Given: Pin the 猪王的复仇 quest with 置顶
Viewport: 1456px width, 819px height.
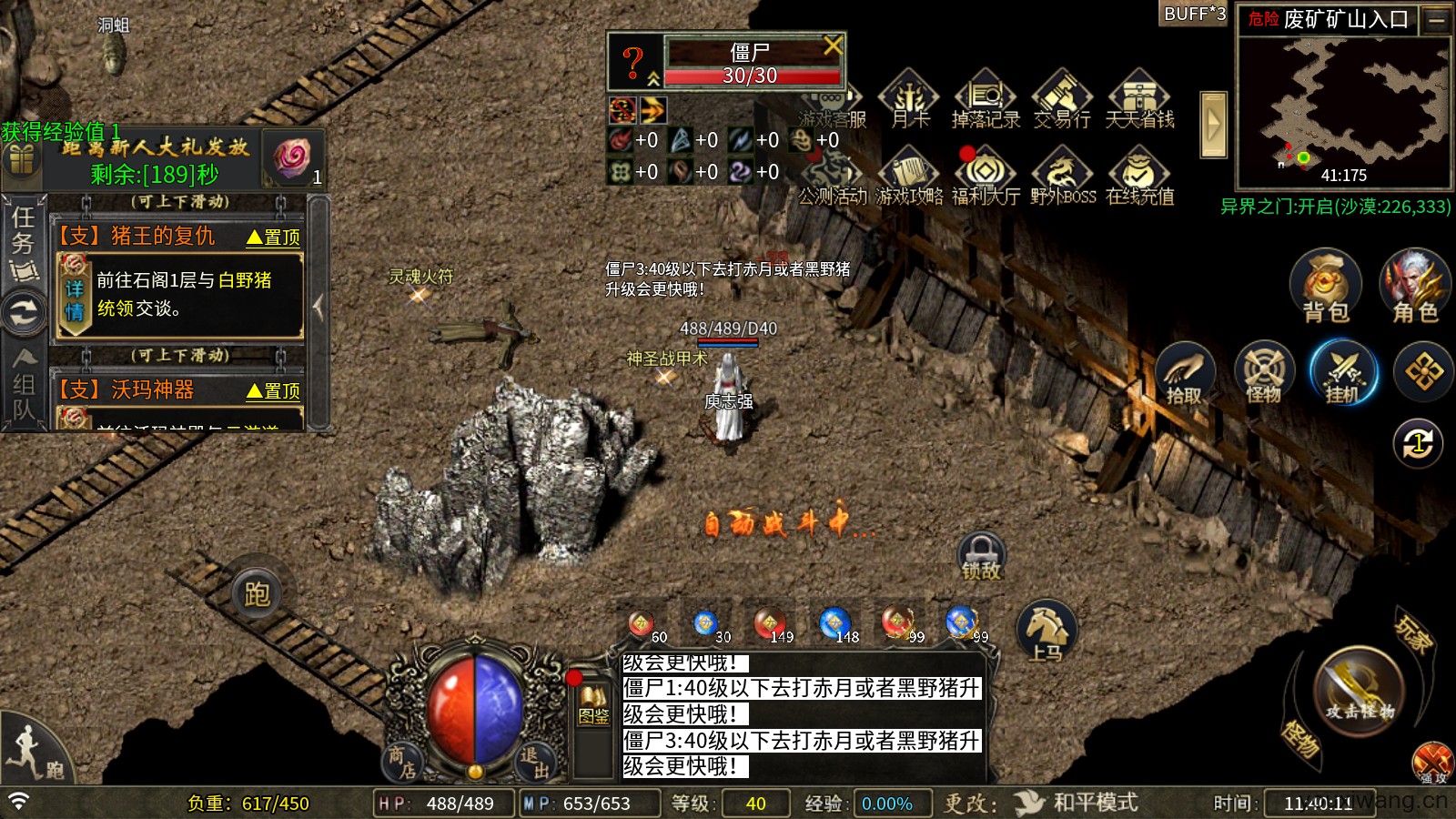Looking at the screenshot, I should click(274, 238).
